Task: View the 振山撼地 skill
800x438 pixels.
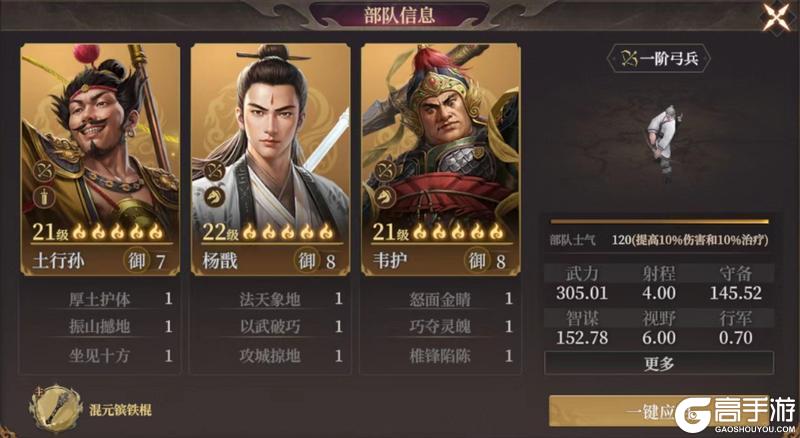Action: pos(100,327)
